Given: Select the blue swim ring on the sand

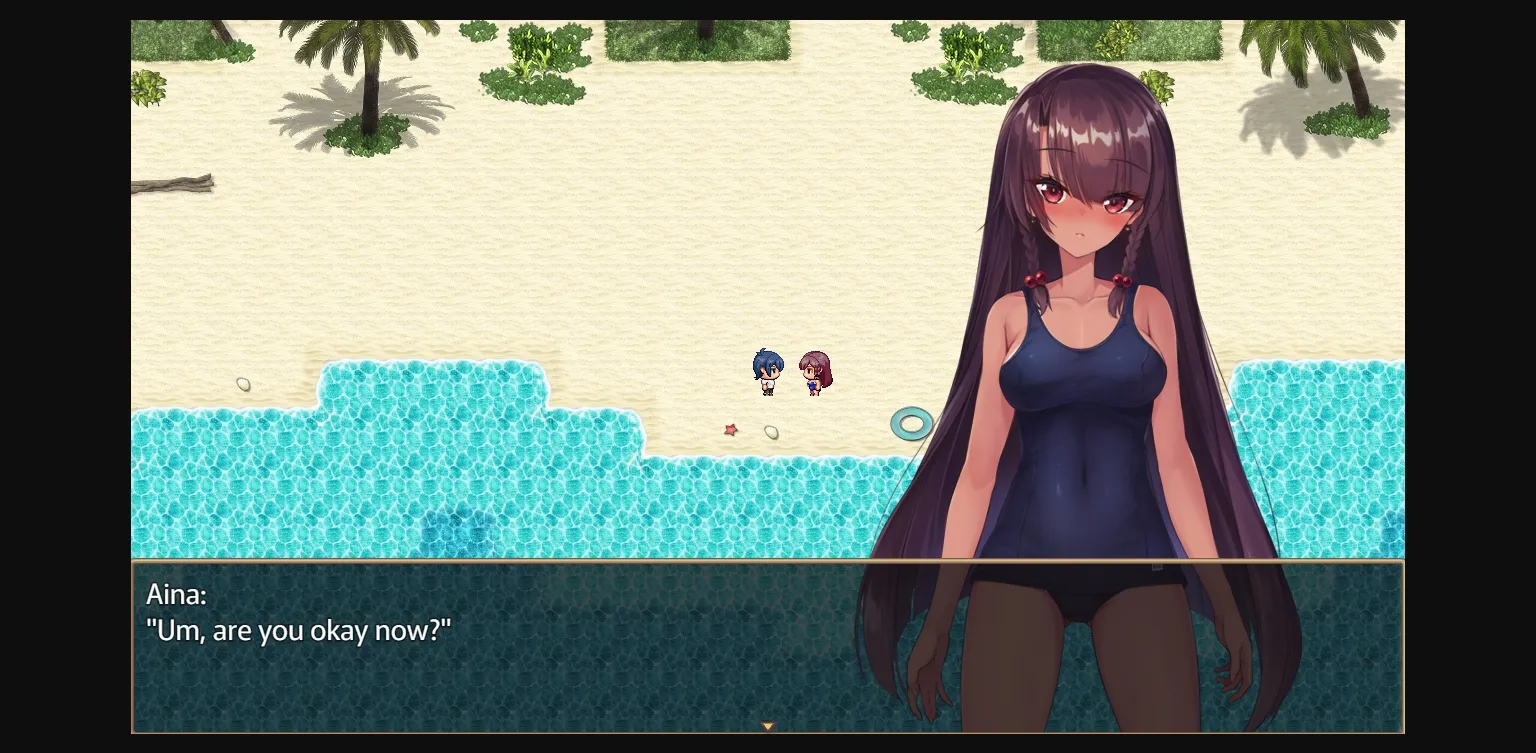Looking at the screenshot, I should tap(909, 423).
